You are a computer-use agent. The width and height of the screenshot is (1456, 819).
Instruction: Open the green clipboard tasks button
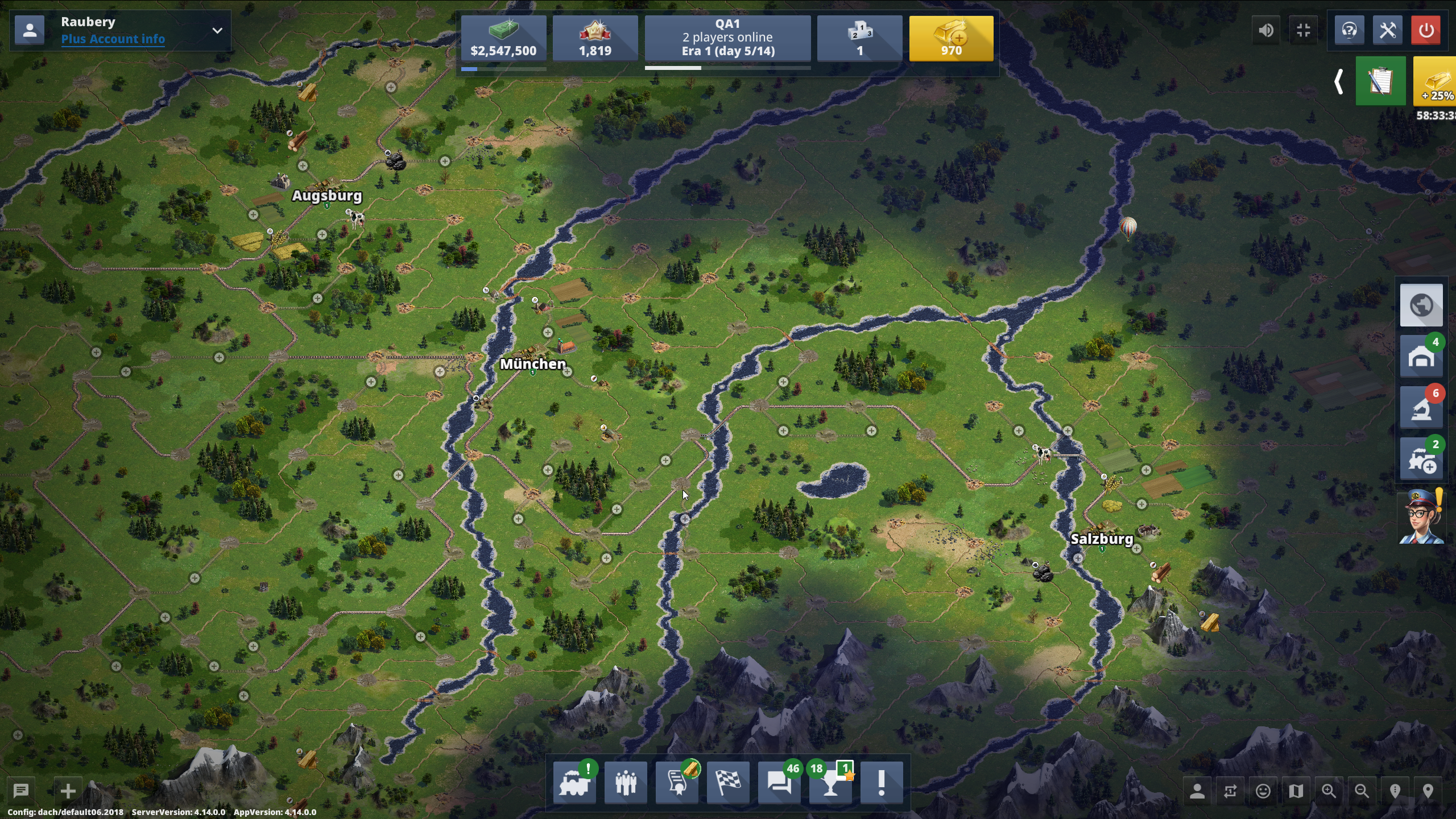pos(1380,81)
